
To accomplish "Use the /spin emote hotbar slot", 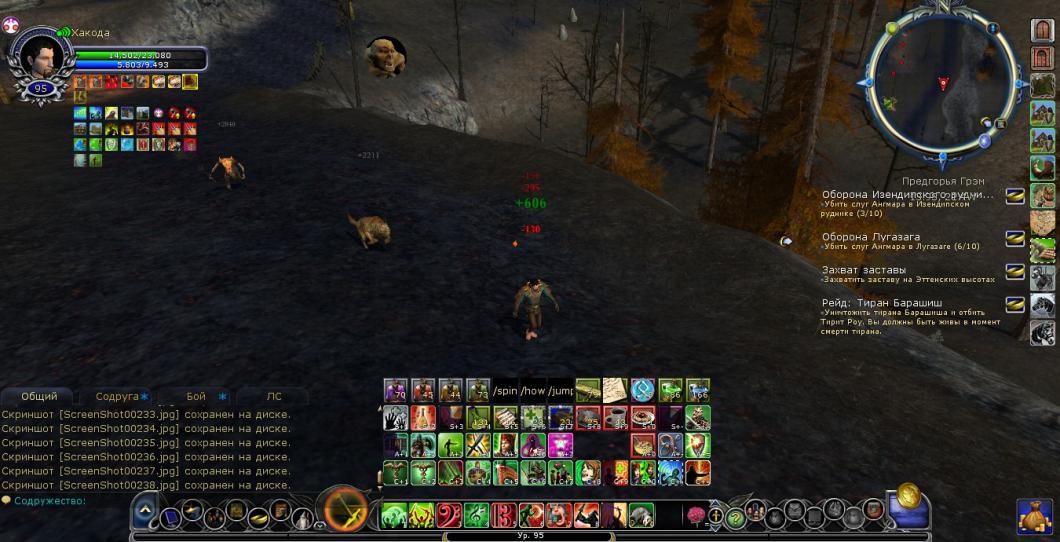I will coord(505,390).
